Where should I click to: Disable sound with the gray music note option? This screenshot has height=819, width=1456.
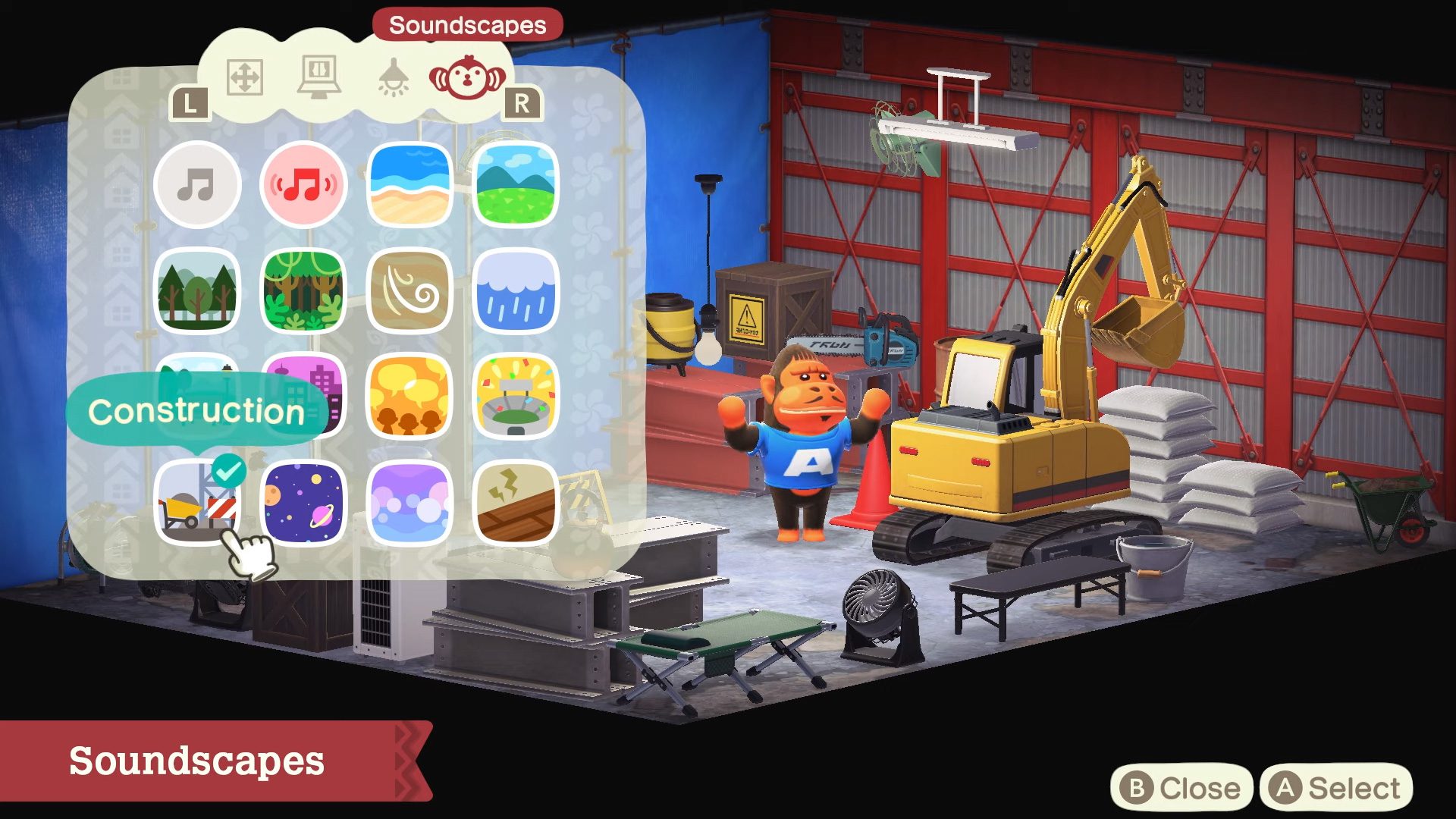197,184
